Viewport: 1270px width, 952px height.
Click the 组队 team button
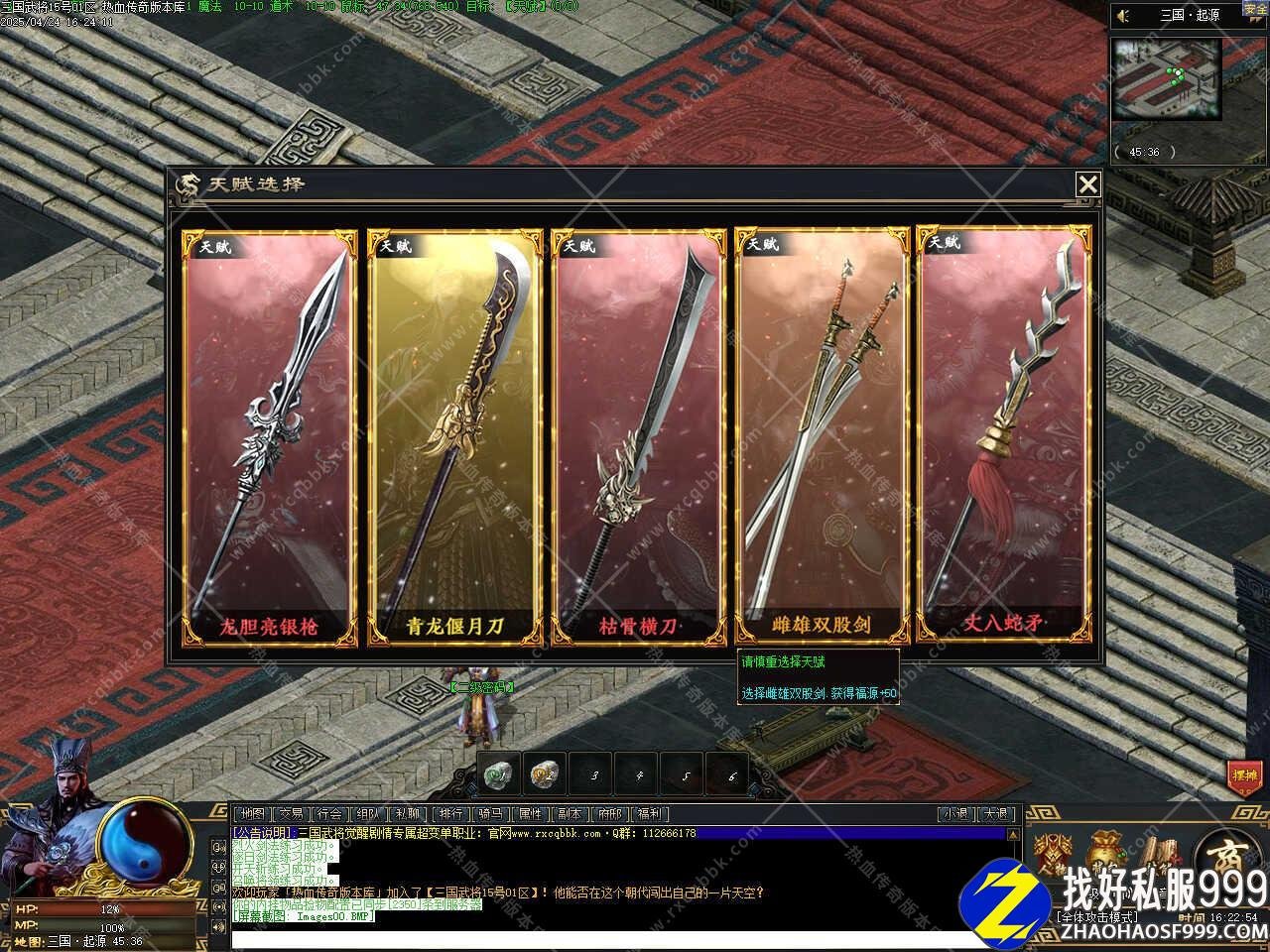click(x=368, y=814)
